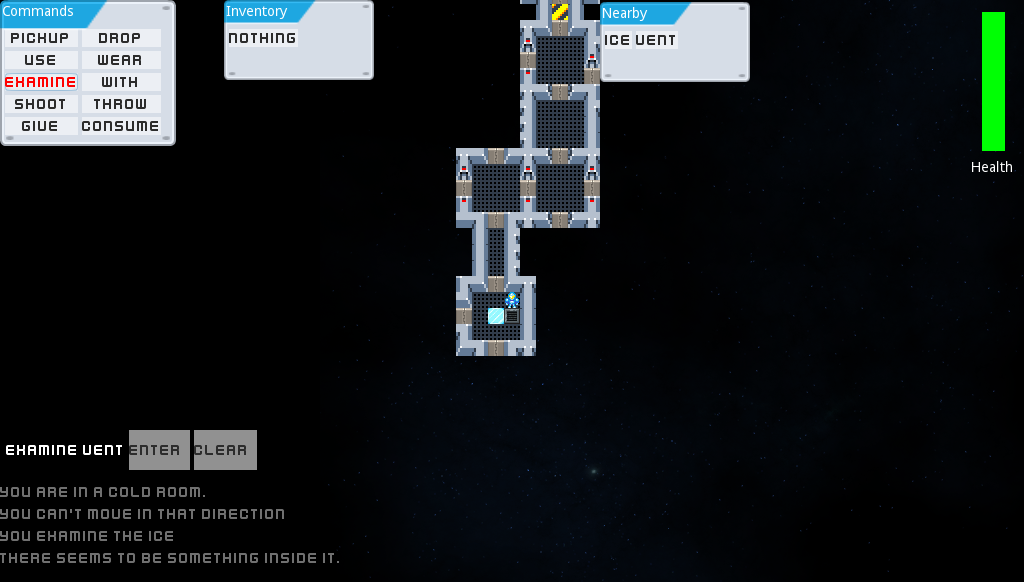Choose the Drop command
The width and height of the screenshot is (1024, 582).
pyautogui.click(x=120, y=38)
